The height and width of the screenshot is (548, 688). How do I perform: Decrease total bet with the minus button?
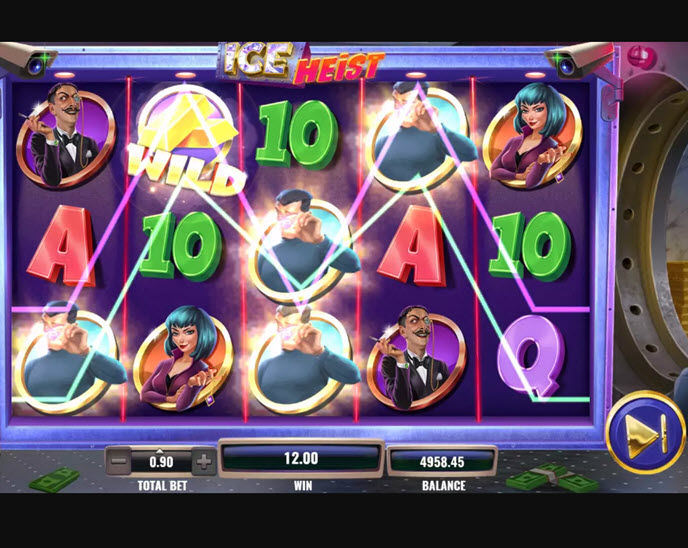[x=118, y=462]
